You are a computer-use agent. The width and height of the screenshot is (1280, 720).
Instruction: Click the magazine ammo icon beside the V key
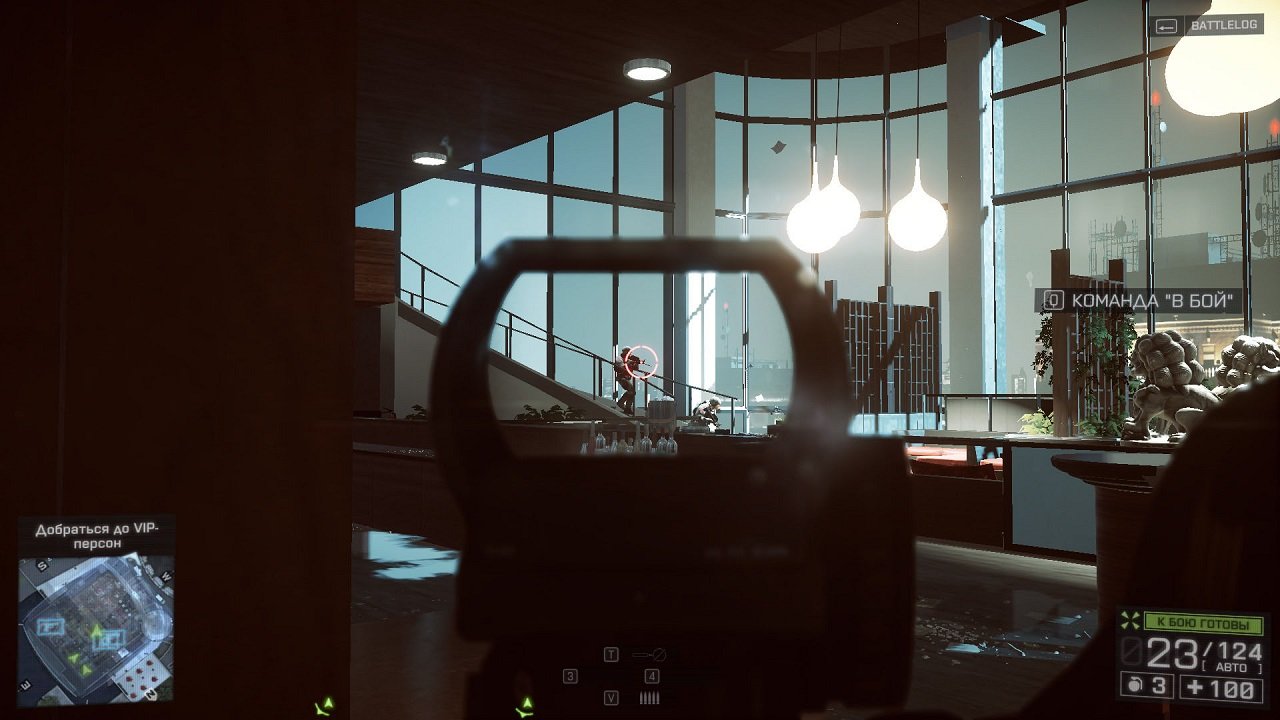pyautogui.click(x=649, y=698)
